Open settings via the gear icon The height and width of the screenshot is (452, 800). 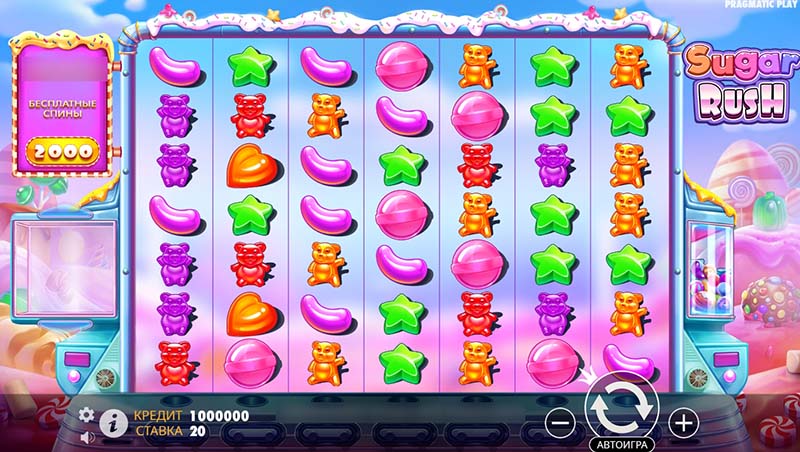86,414
